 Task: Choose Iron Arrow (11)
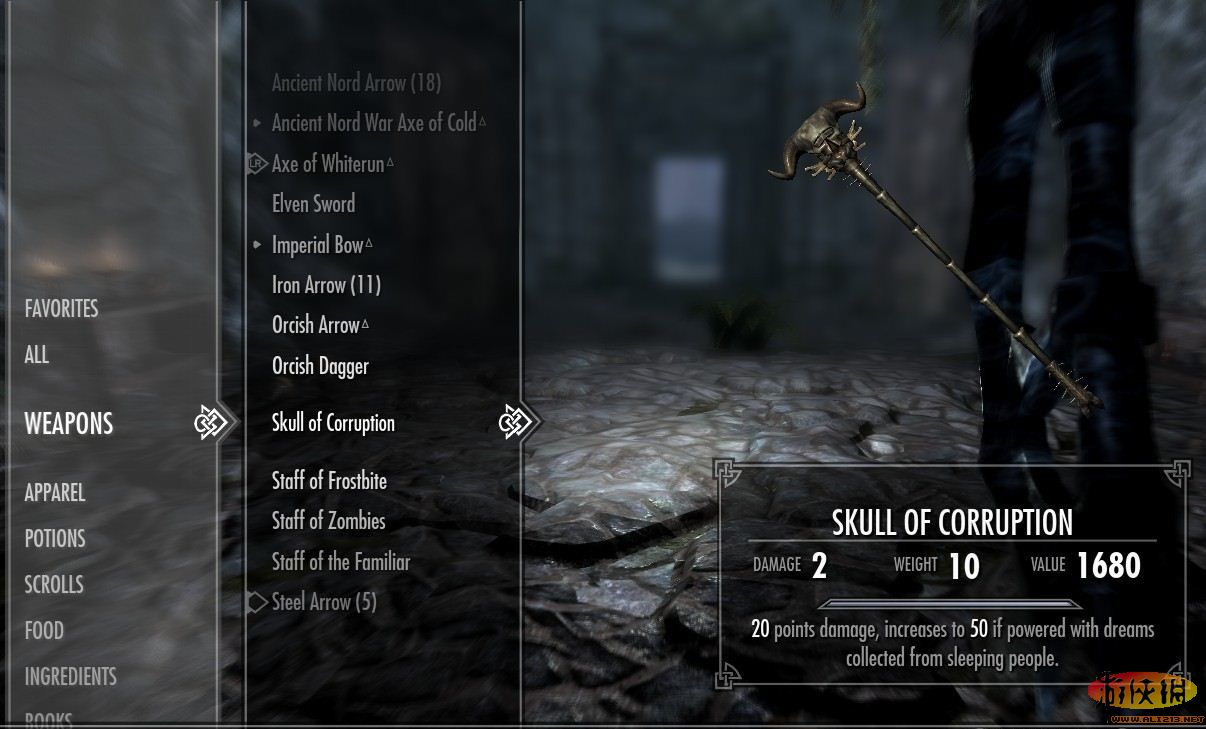(x=326, y=285)
